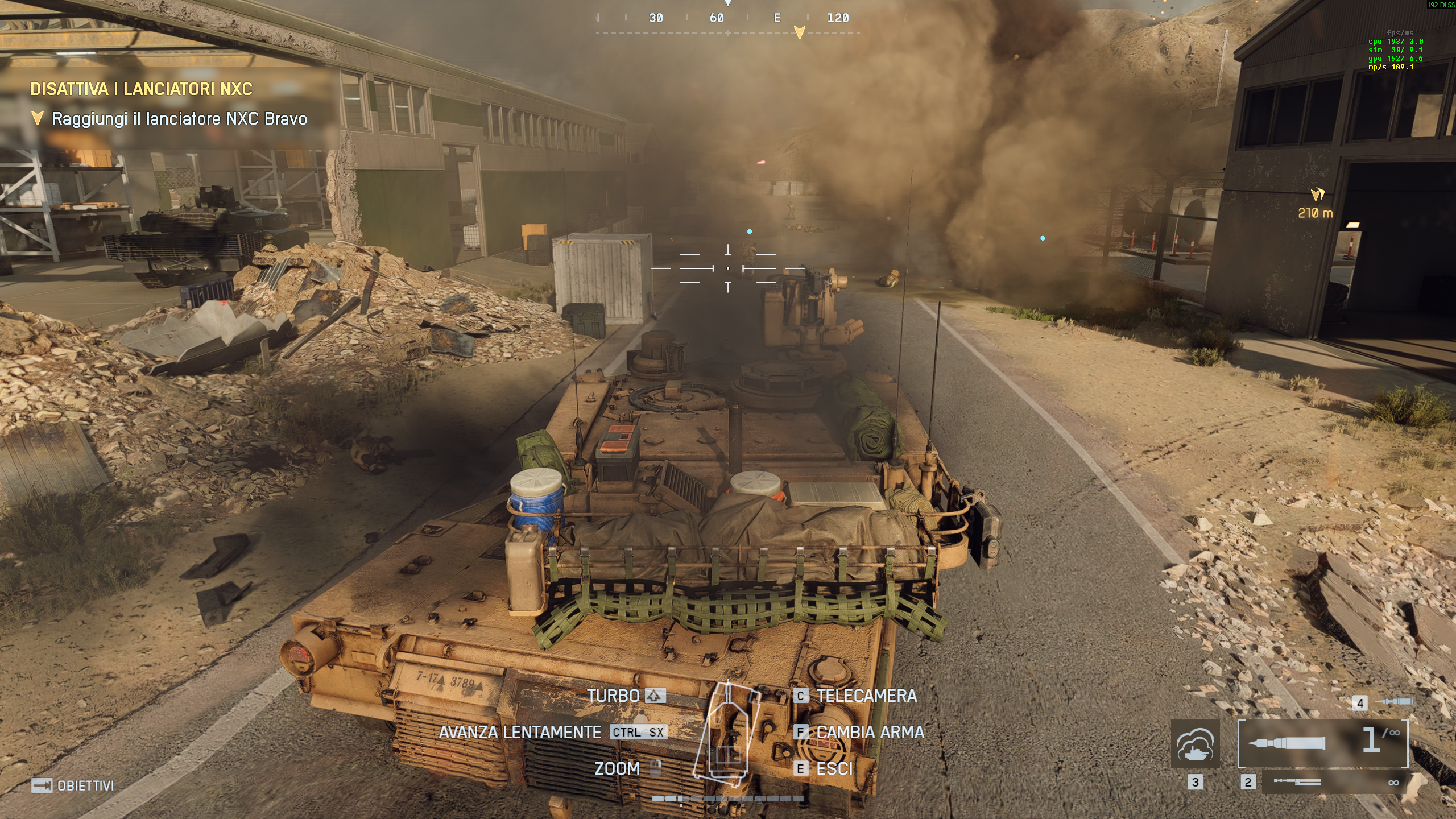Click the yellow chevron beside the objective text
This screenshot has width=1456, height=819.
(x=38, y=118)
